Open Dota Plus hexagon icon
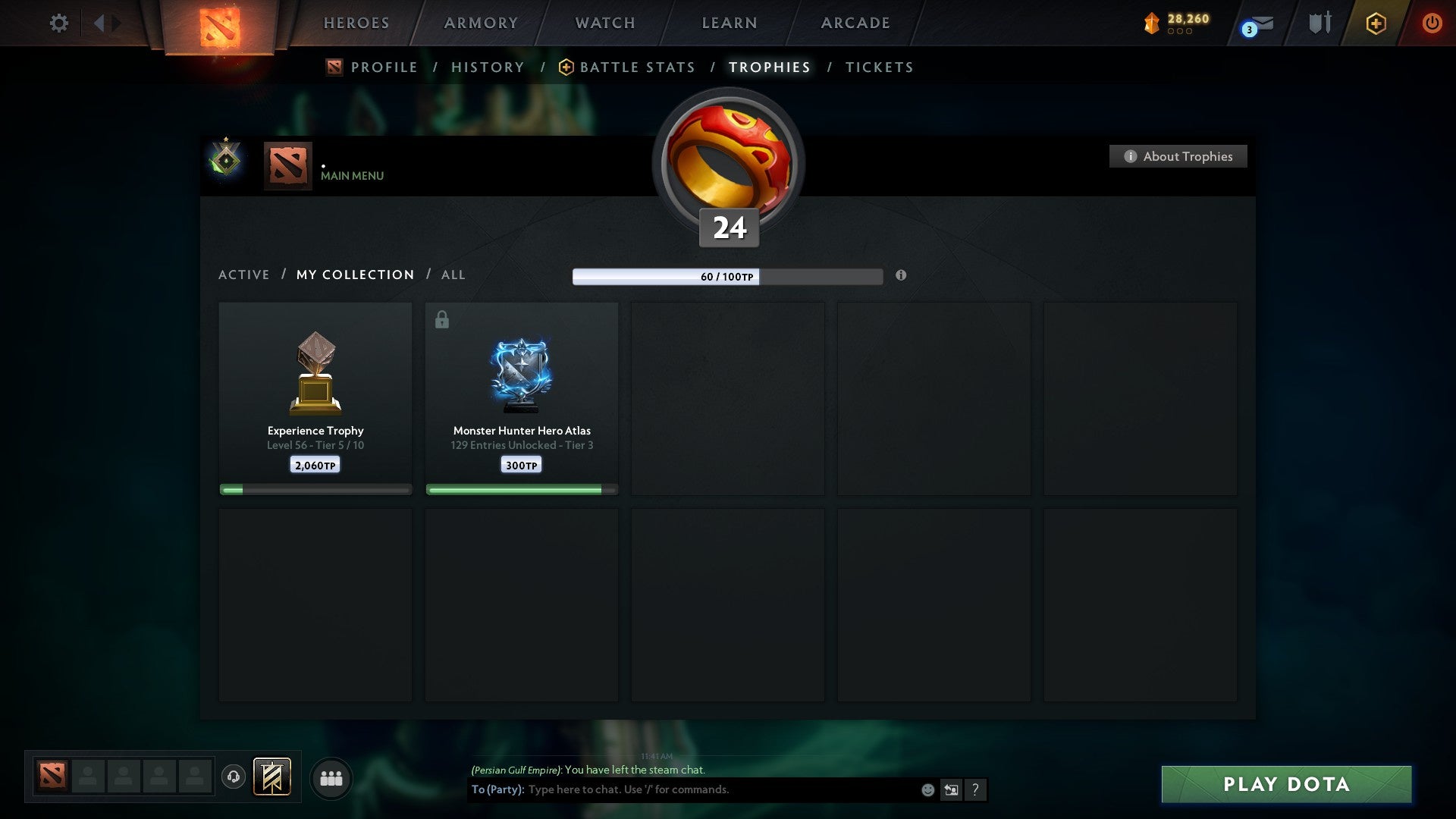 [x=1376, y=23]
